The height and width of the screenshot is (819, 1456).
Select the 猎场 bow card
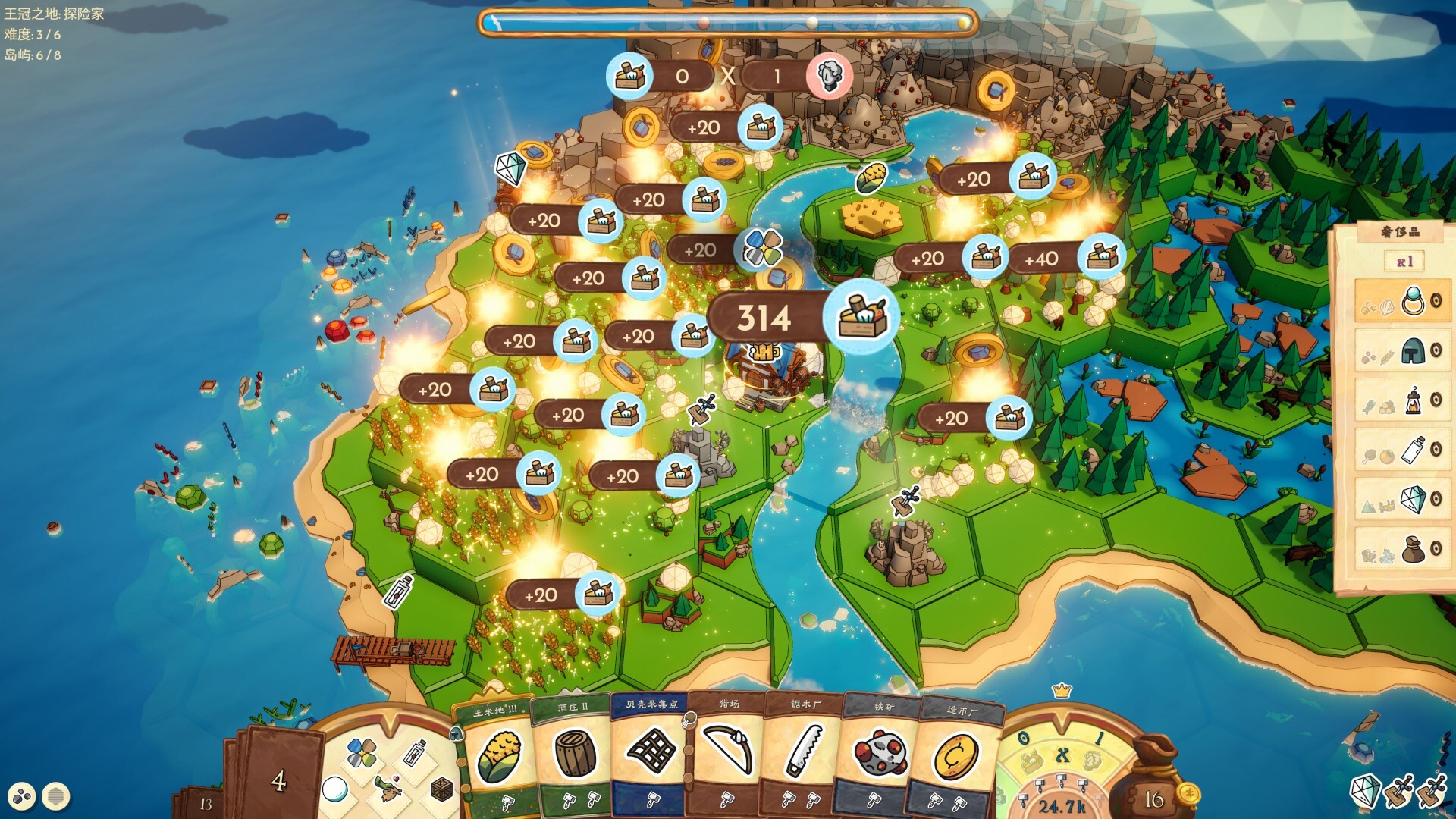pyautogui.click(x=727, y=751)
